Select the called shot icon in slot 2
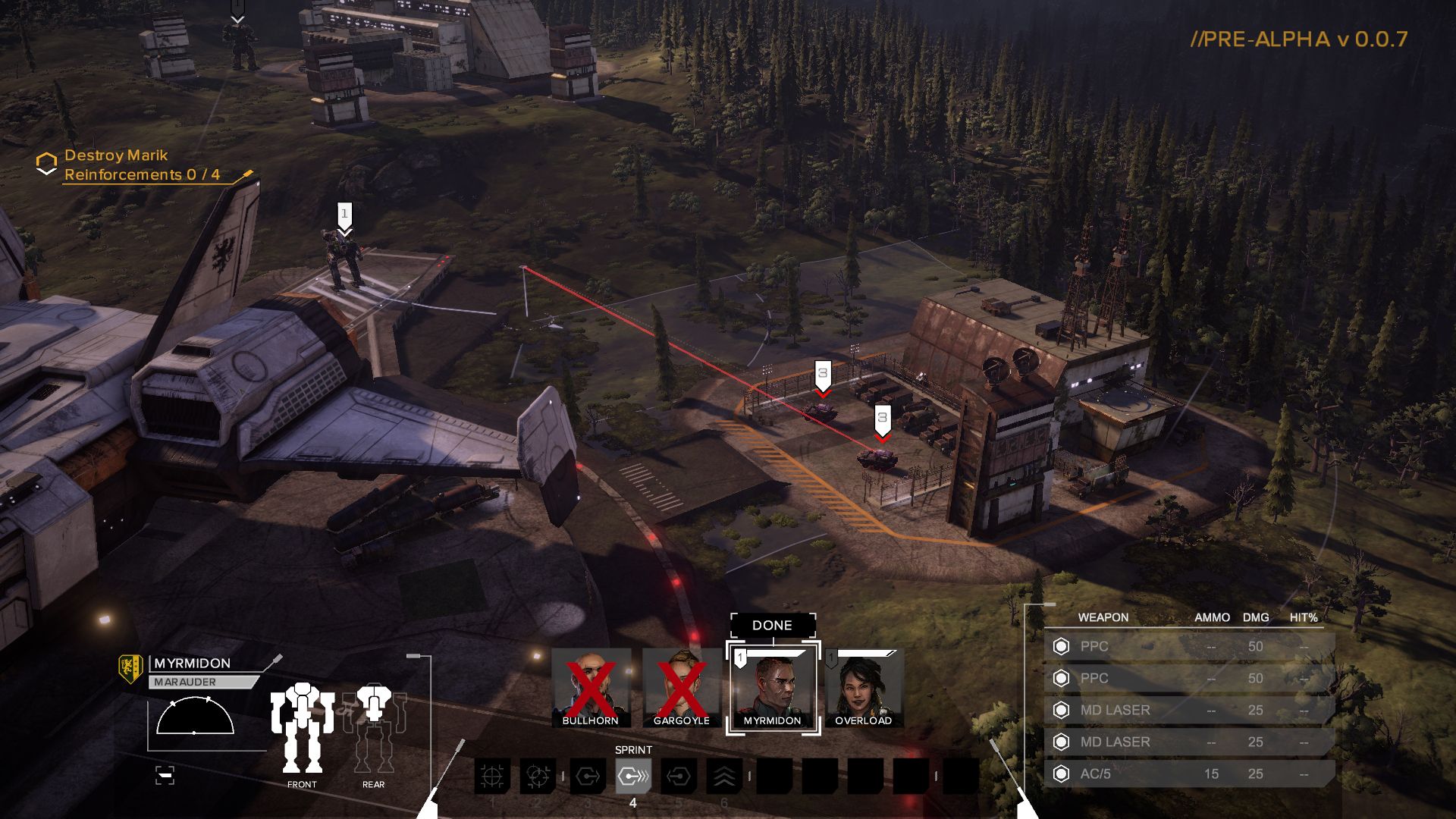The image size is (1456, 819). coord(537,776)
